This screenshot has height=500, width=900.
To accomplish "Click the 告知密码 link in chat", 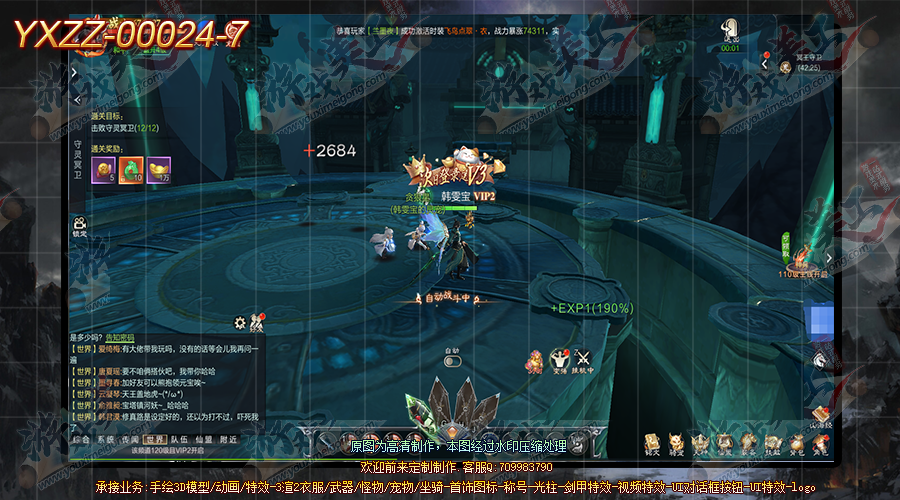I will (x=119, y=338).
